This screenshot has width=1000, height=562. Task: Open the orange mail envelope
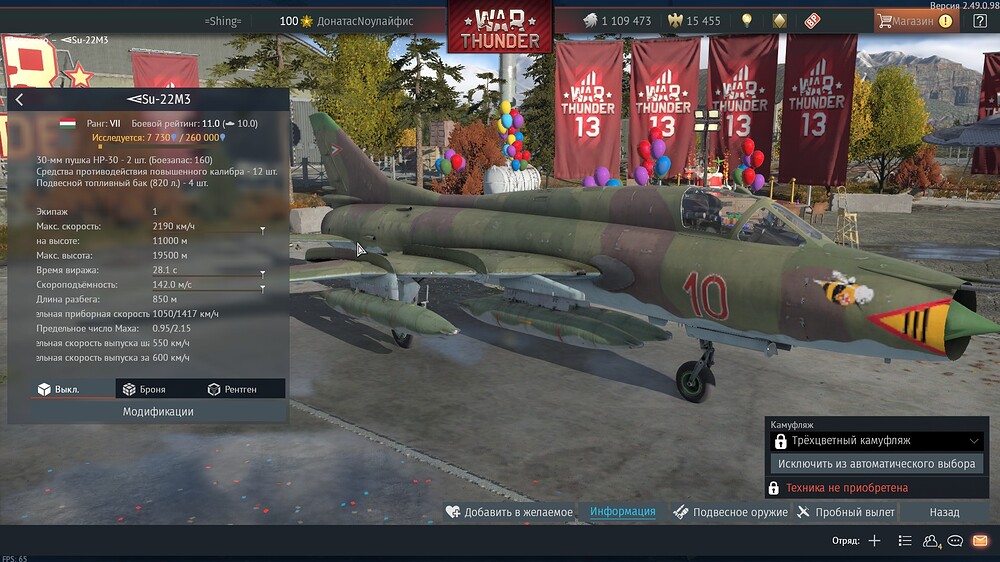980,541
